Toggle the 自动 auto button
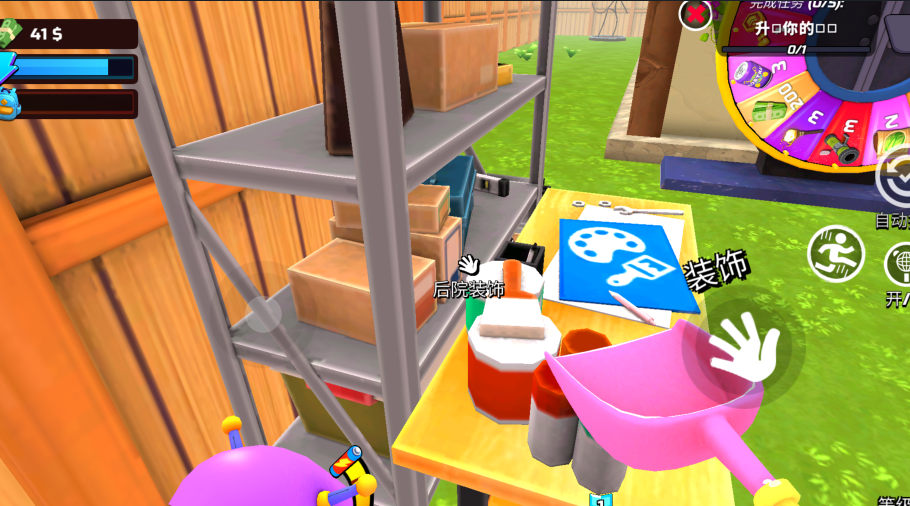The height and width of the screenshot is (506, 910). tap(894, 179)
